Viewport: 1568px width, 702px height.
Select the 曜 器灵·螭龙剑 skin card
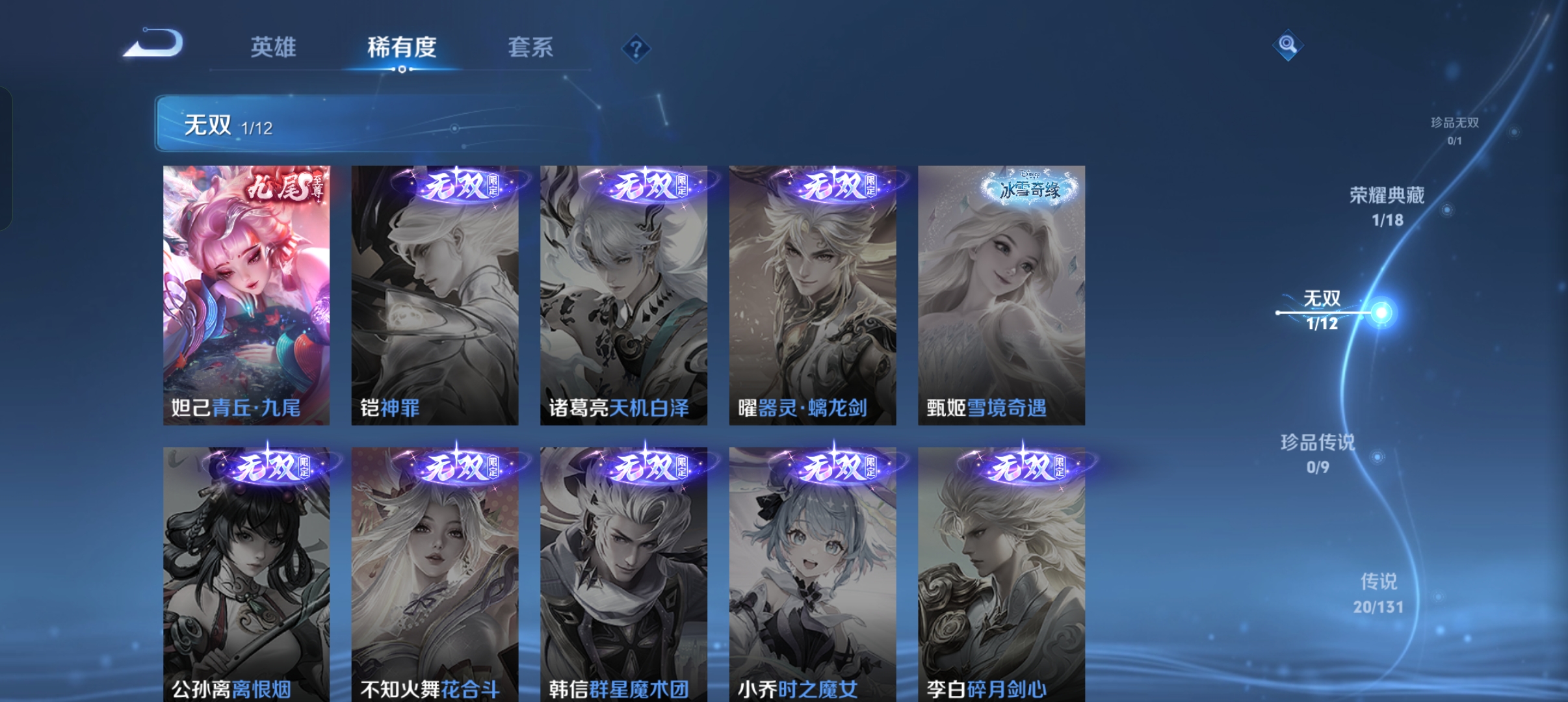pos(813,296)
